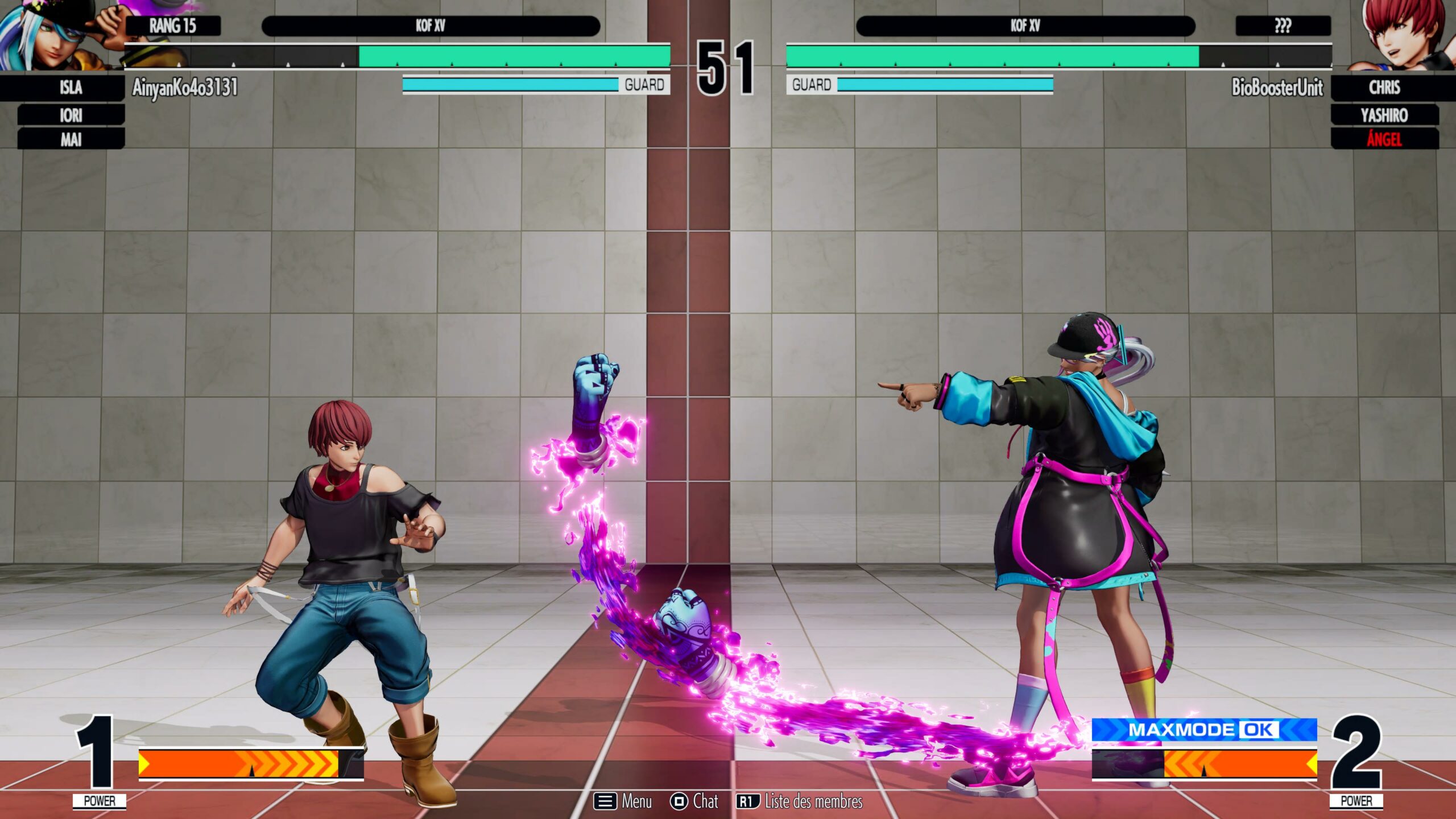Click the RANG 15 rank badge

tap(173, 26)
